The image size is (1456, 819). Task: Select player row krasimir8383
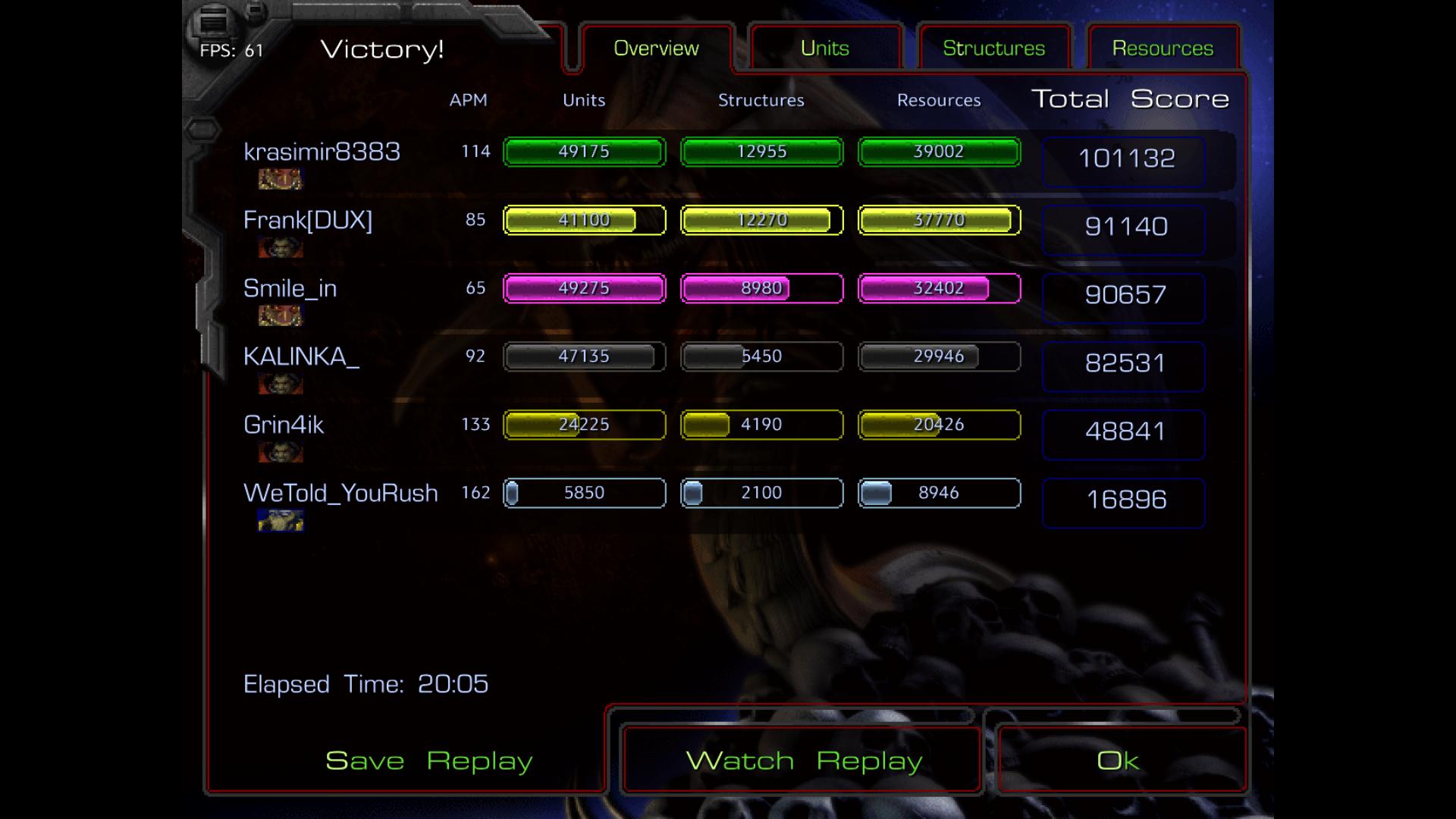coord(322,152)
